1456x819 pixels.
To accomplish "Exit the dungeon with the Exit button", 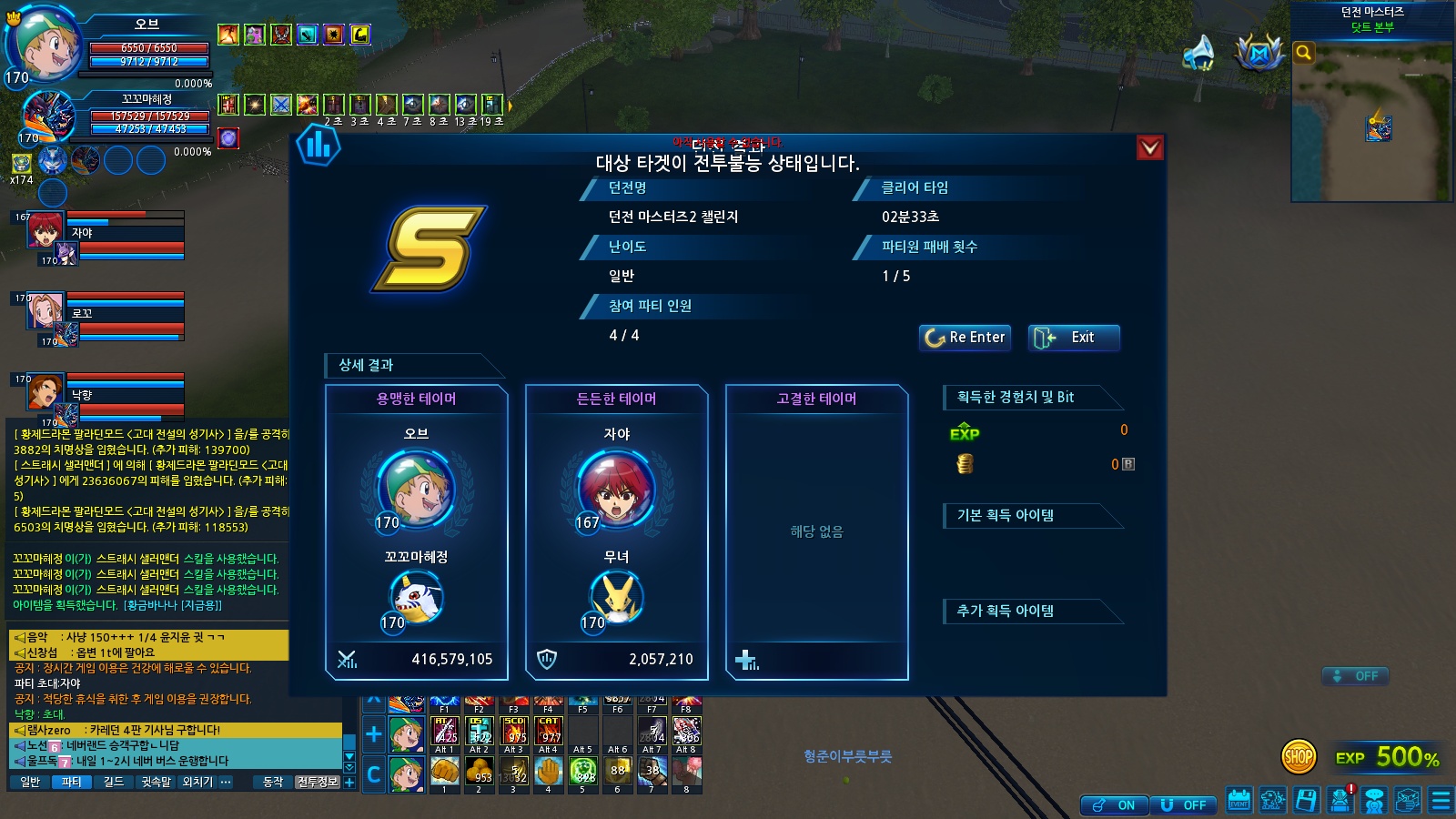I will click(x=1074, y=338).
